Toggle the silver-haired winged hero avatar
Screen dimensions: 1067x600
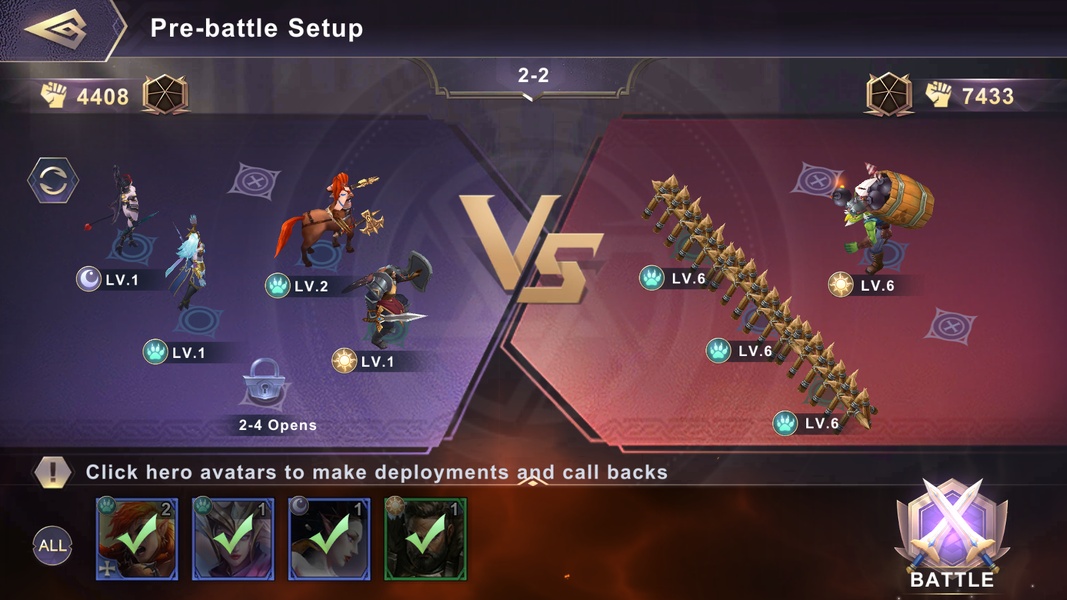pos(233,539)
